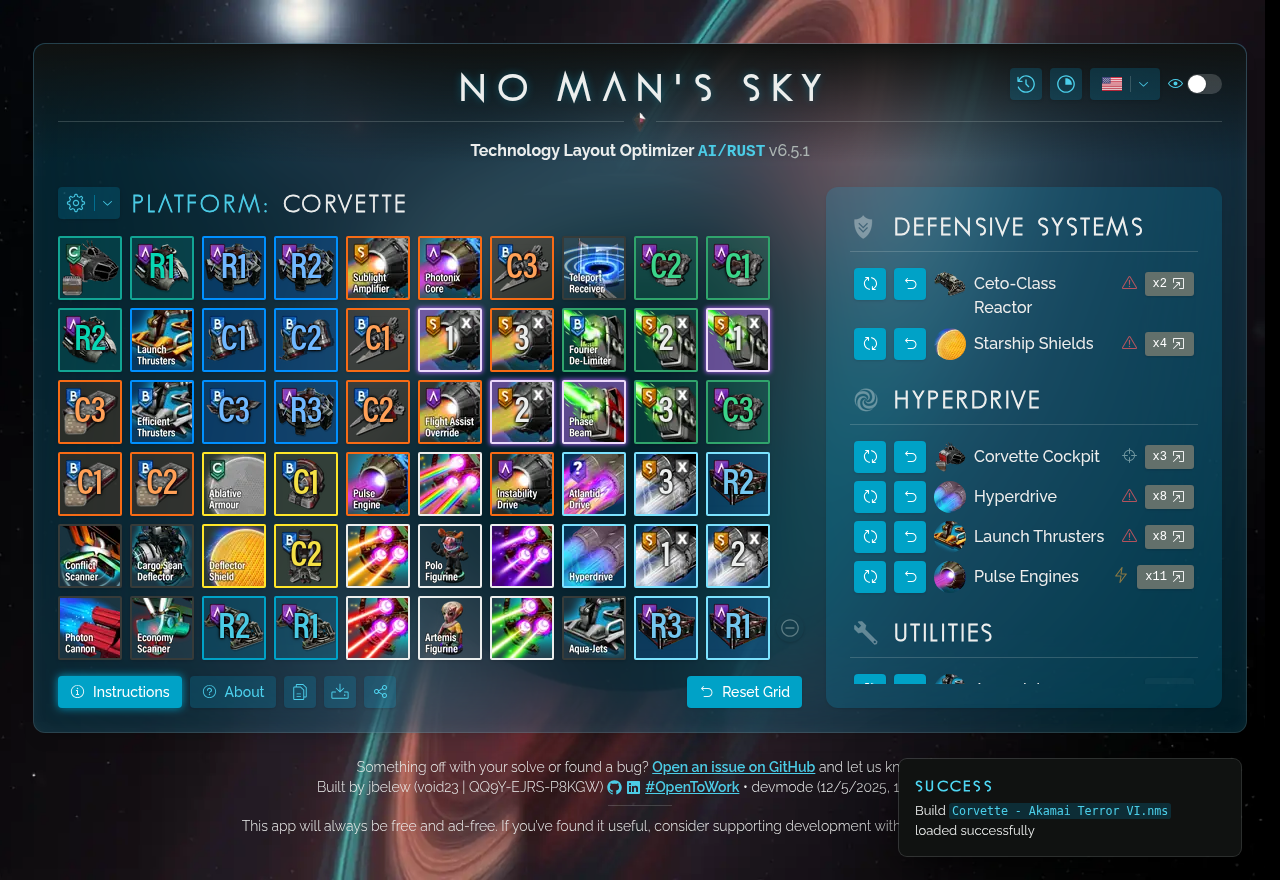Click the Aqua-Jets module in the grid
The image size is (1280, 880).
tap(593, 627)
